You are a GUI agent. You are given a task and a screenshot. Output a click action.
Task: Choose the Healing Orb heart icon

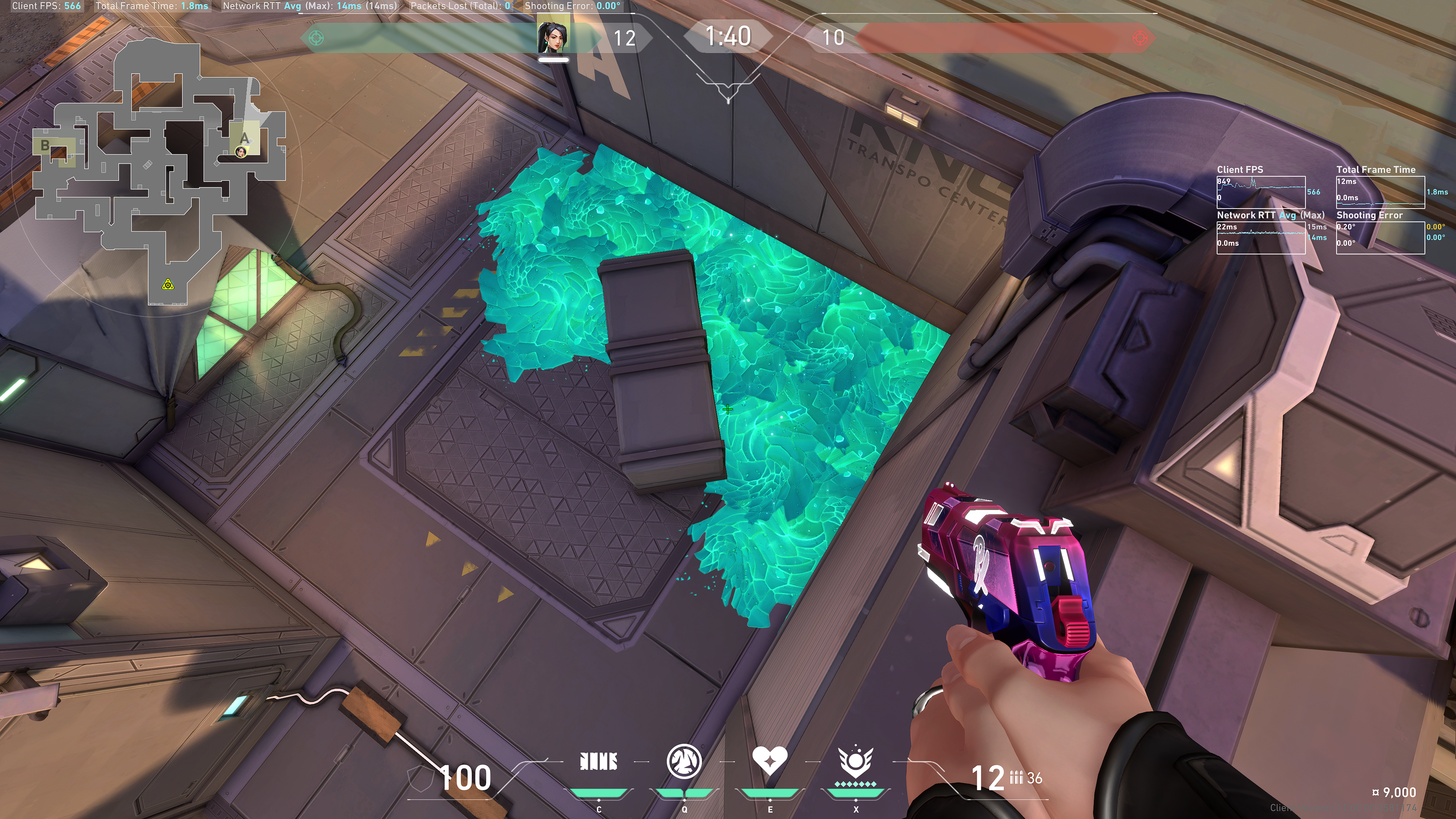coord(769,761)
